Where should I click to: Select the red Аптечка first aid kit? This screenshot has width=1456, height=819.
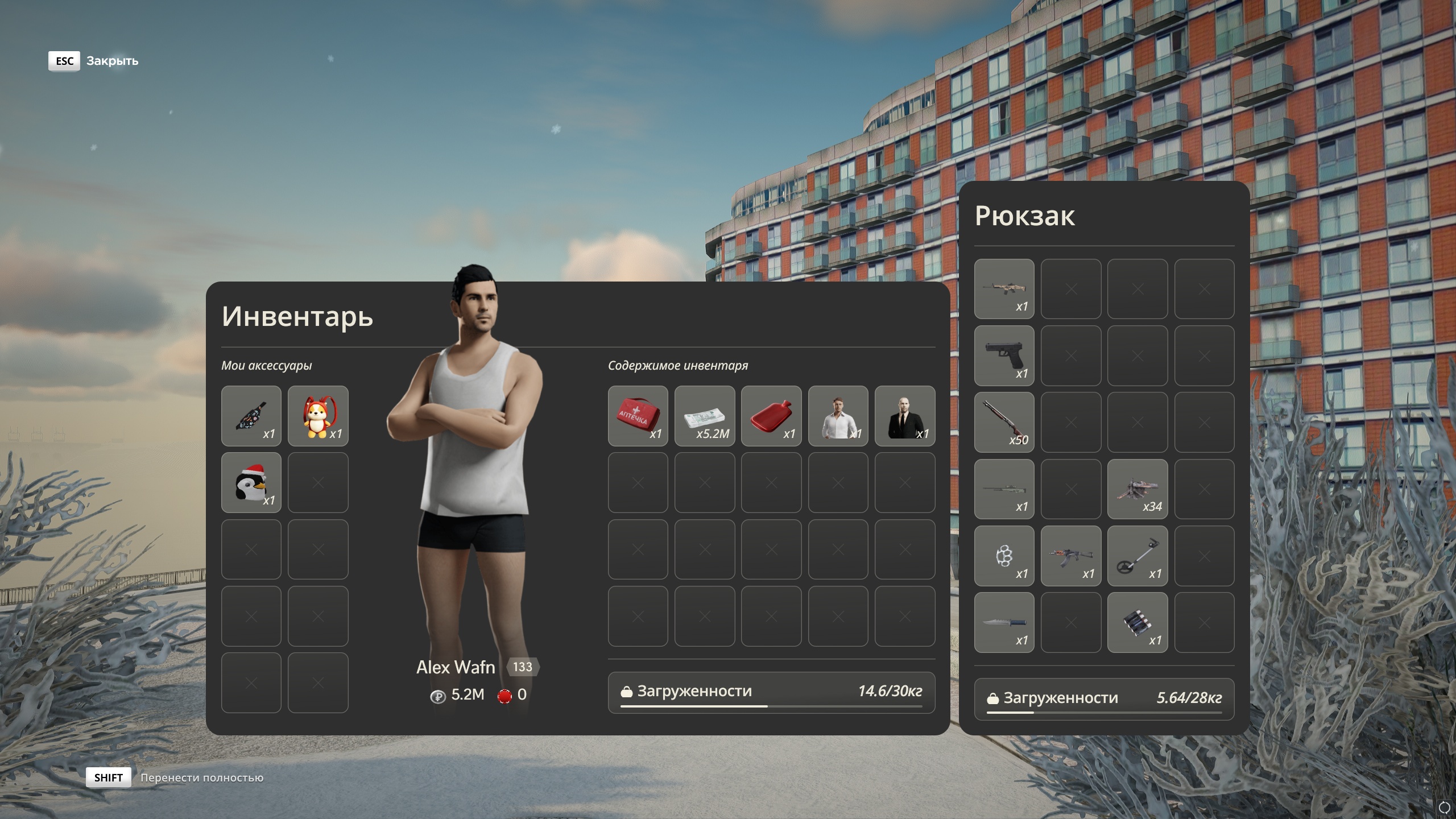[x=638, y=416]
